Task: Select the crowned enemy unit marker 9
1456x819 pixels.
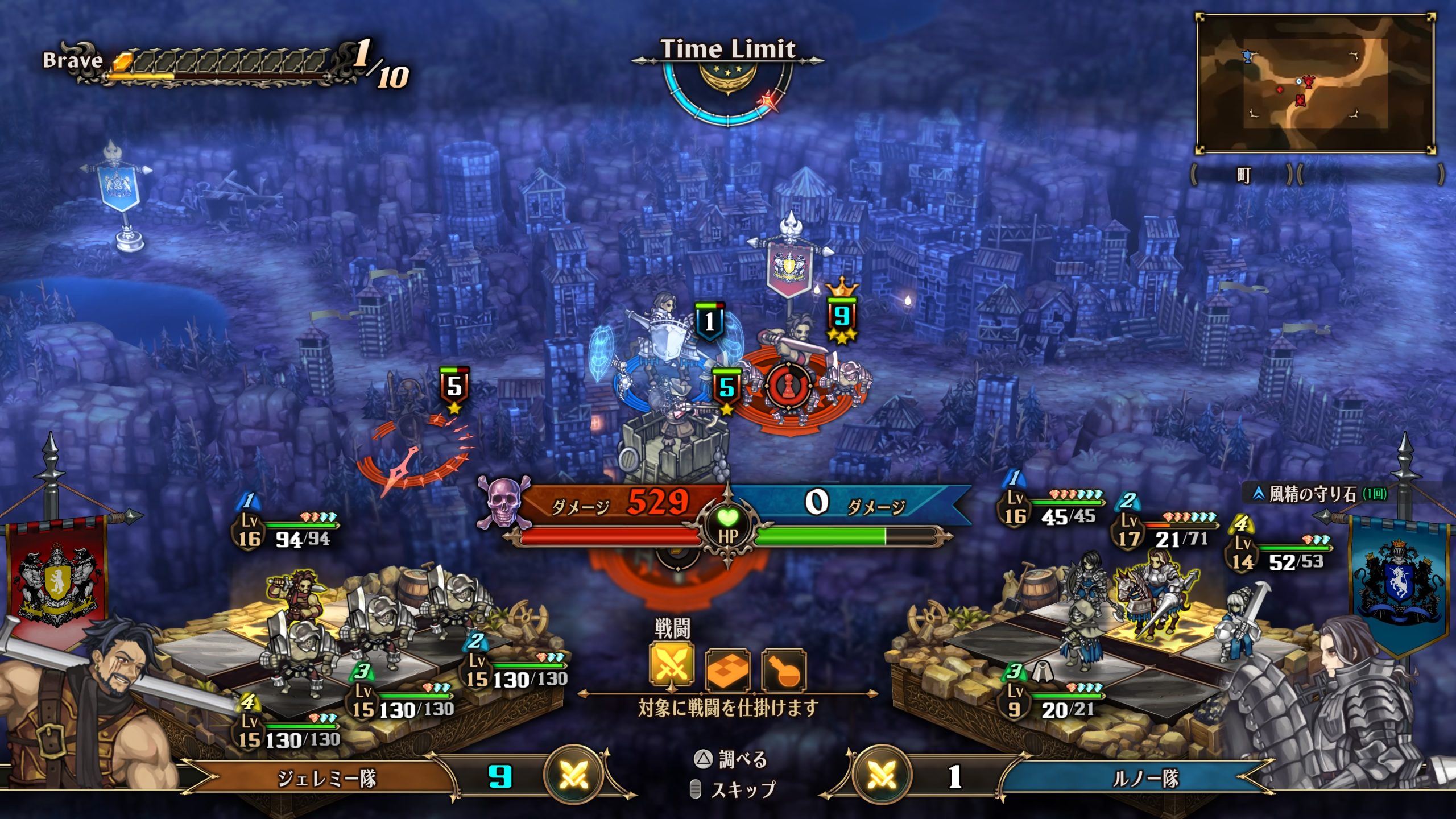Action: coord(842,316)
